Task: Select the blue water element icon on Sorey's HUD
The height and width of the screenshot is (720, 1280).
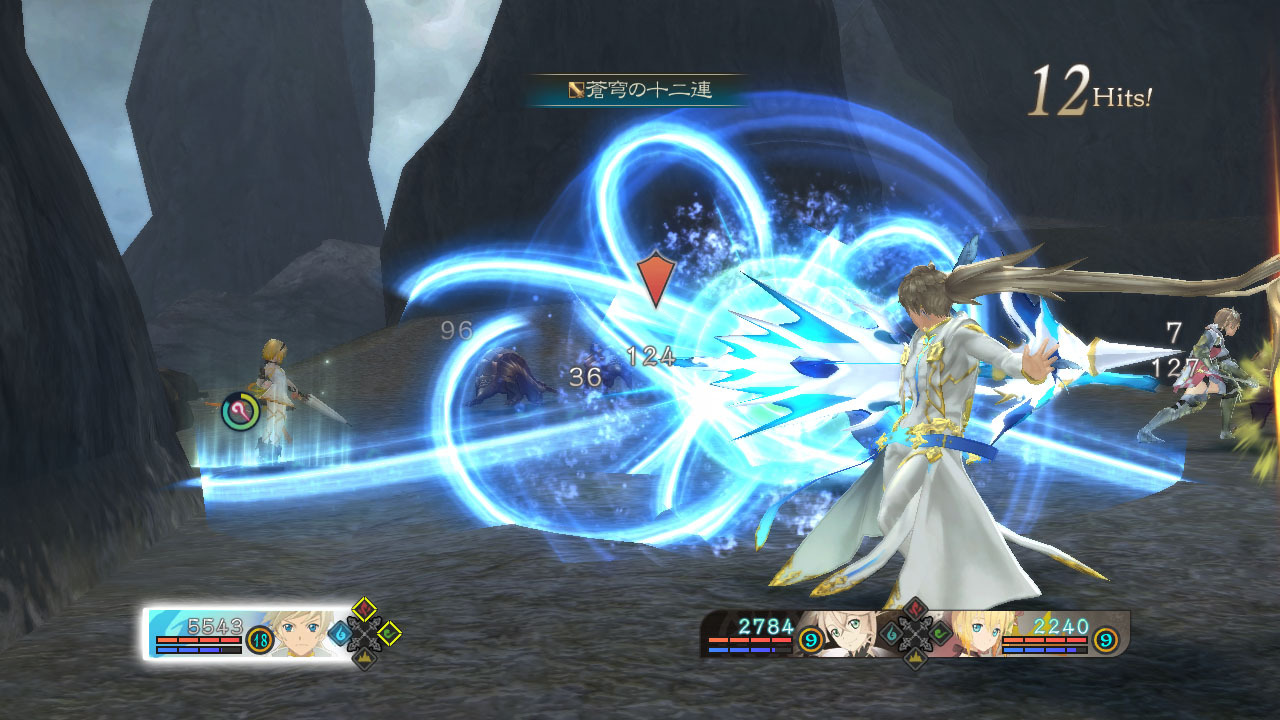Action: tap(340, 634)
